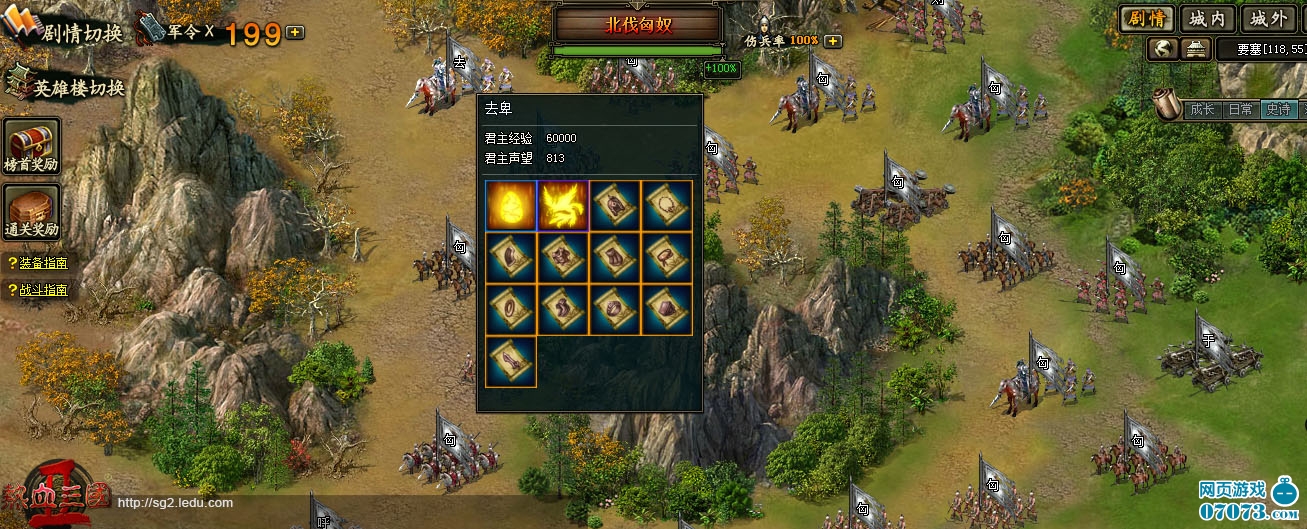Open the 榜首奖励 treasure chest rewards
Image resolution: width=1307 pixels, height=529 pixels.
[x=32, y=146]
